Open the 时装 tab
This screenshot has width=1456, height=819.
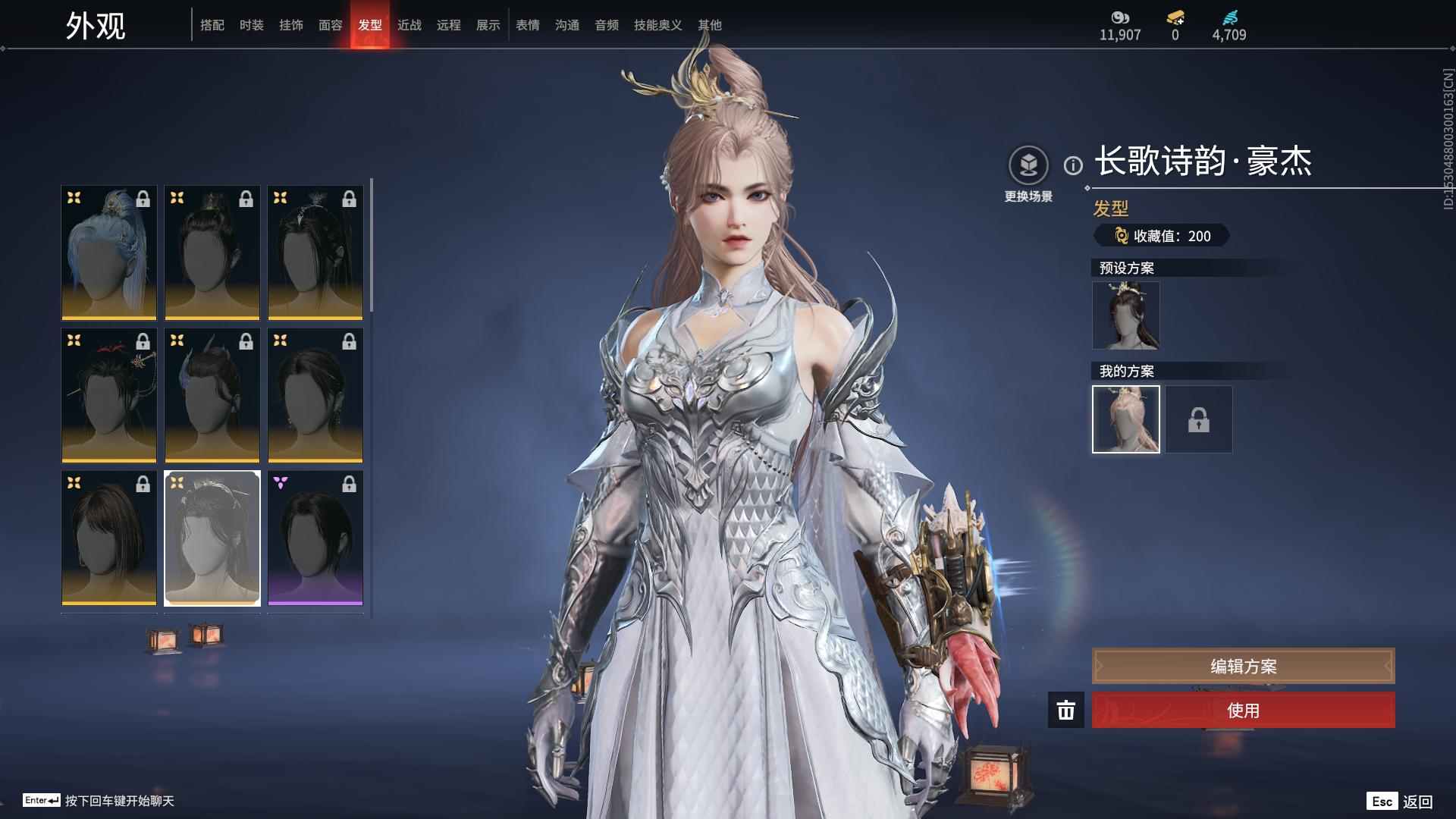coord(251,25)
